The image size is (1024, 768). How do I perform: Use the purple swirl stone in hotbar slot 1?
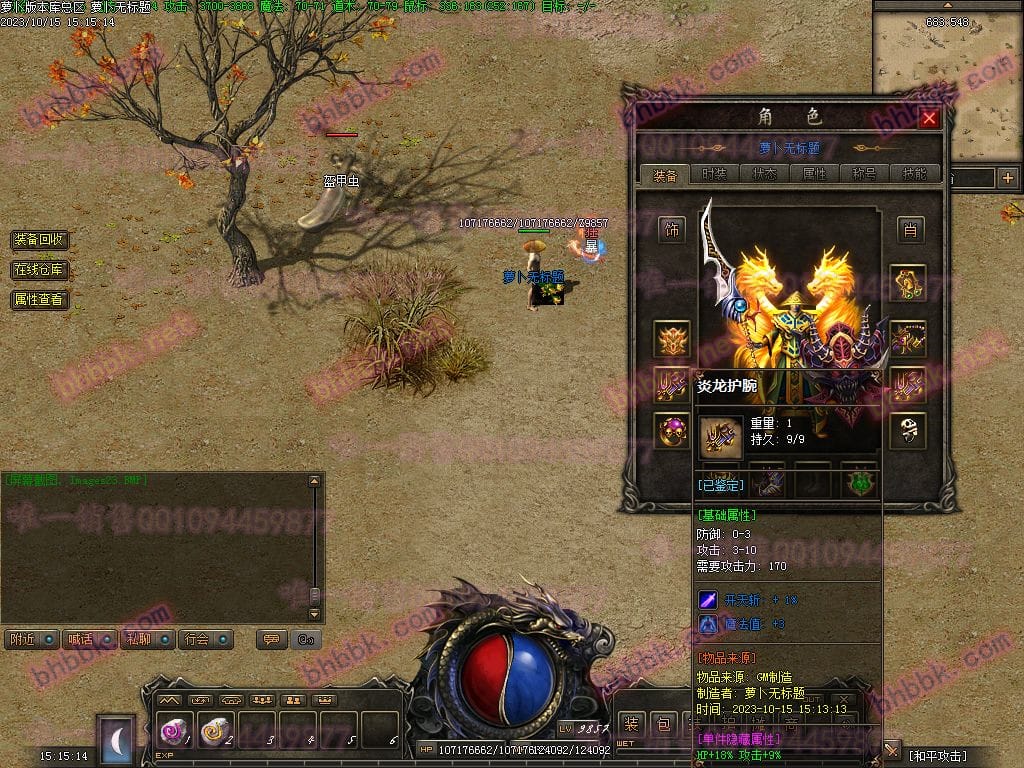[176, 732]
